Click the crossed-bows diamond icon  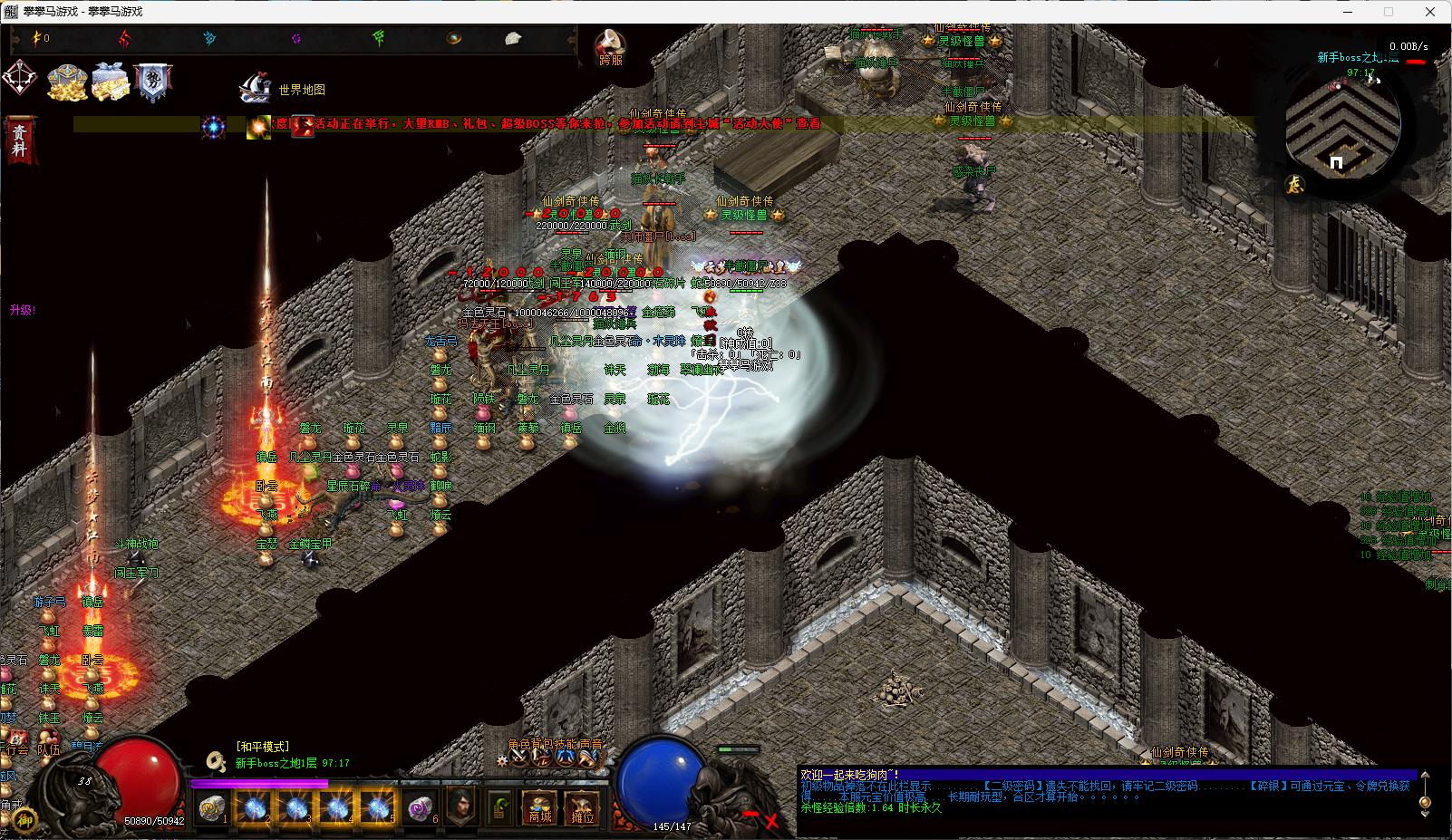(x=20, y=79)
